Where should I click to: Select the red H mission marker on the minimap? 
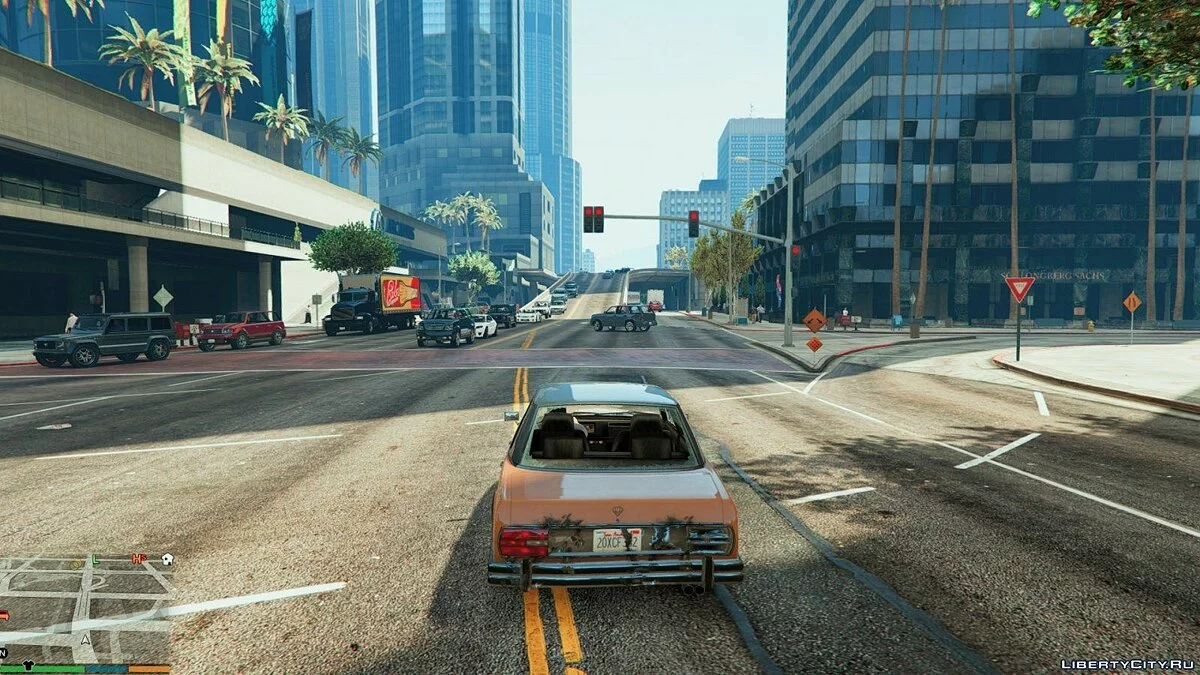pos(136,559)
